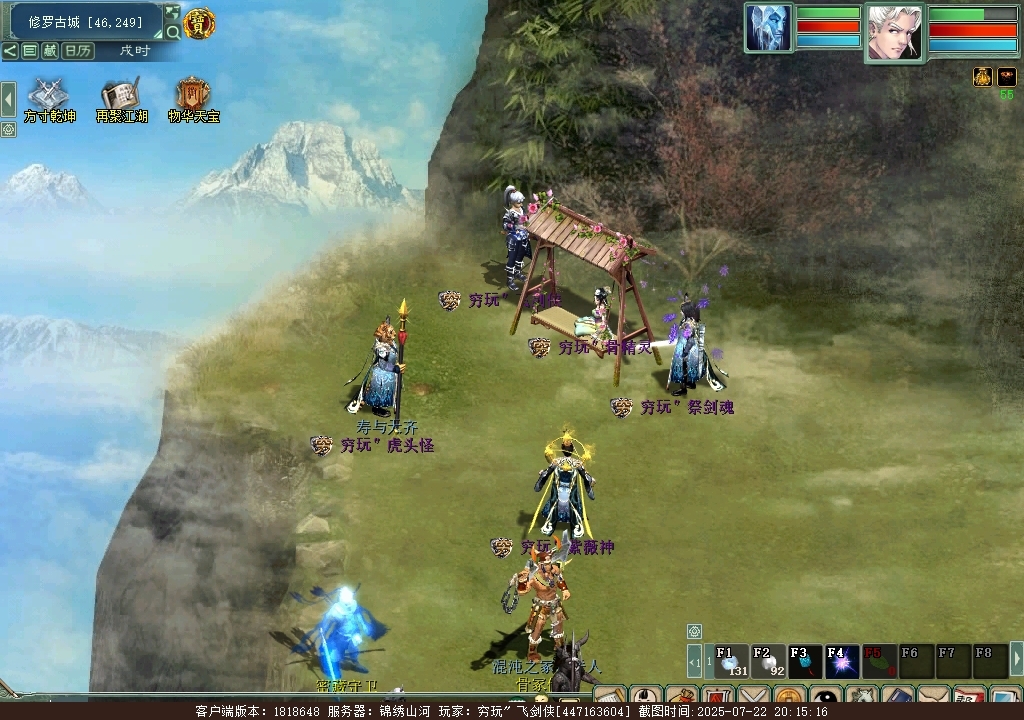Open the 日历 calendar button

(x=78, y=51)
